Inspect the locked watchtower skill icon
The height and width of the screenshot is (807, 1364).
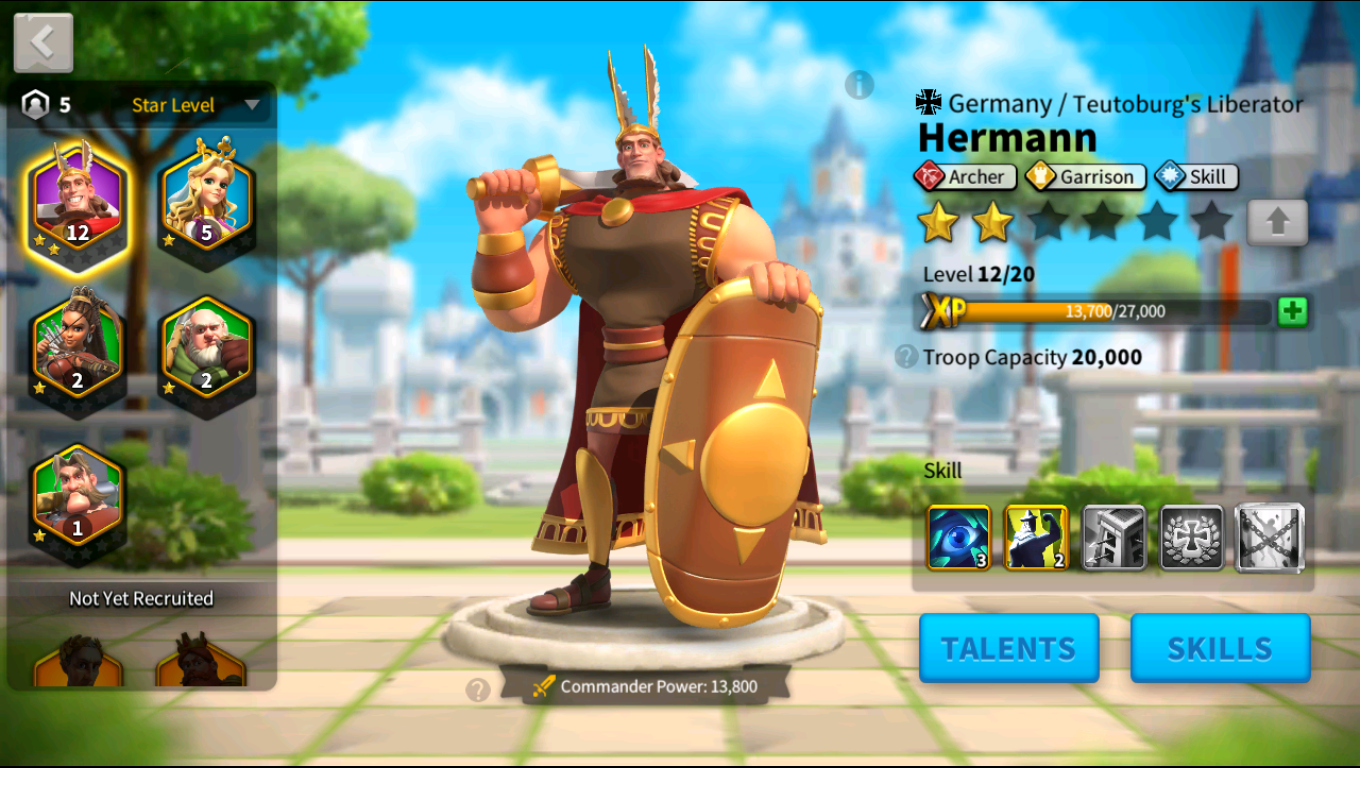point(1114,538)
